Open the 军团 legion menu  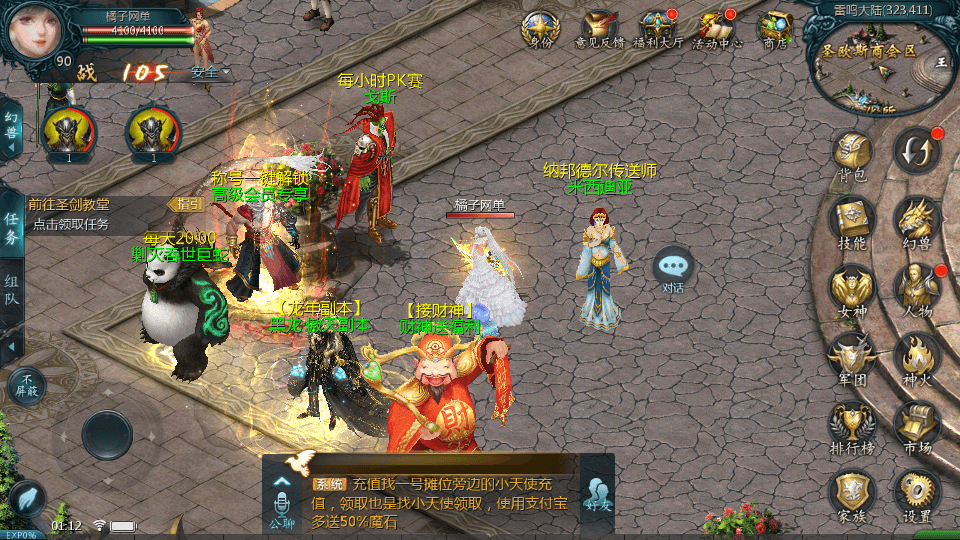coord(852,357)
